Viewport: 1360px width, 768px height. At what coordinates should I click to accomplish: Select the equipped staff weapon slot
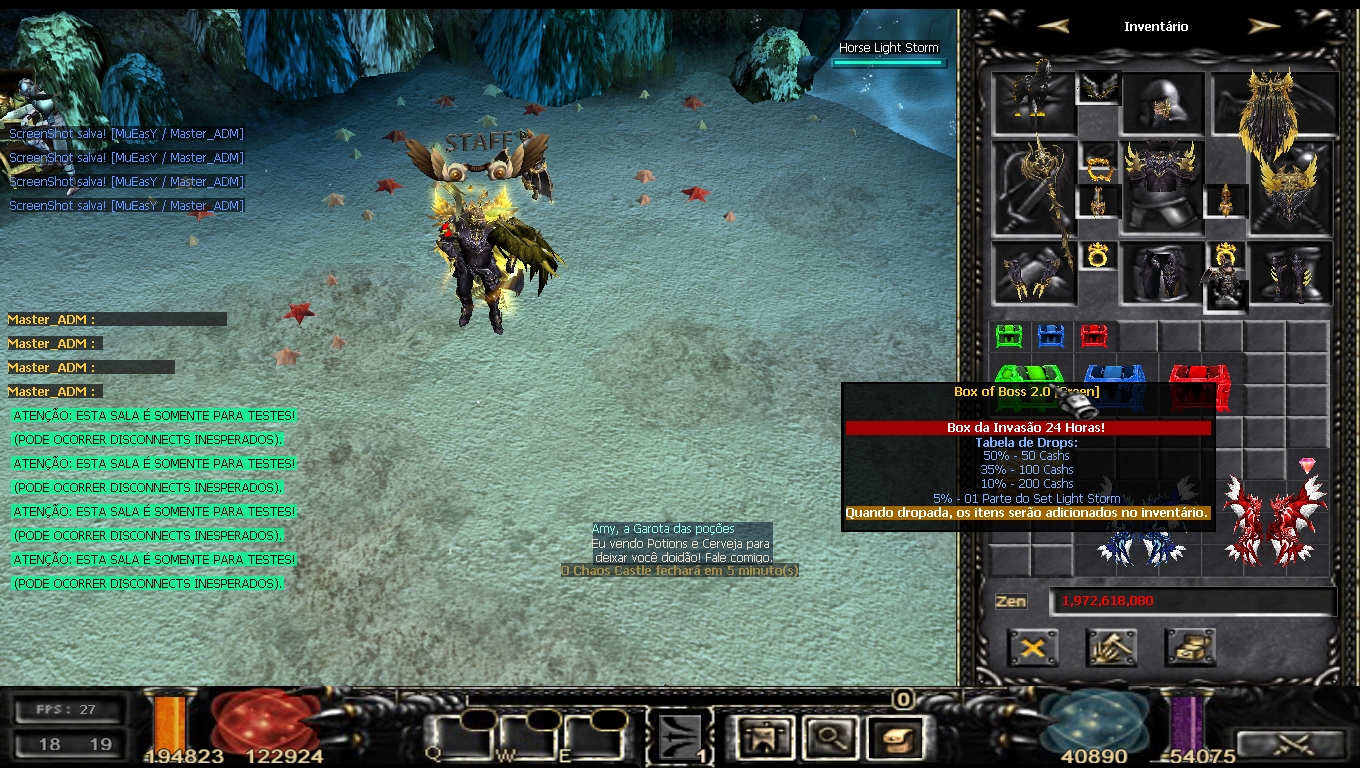click(1034, 188)
